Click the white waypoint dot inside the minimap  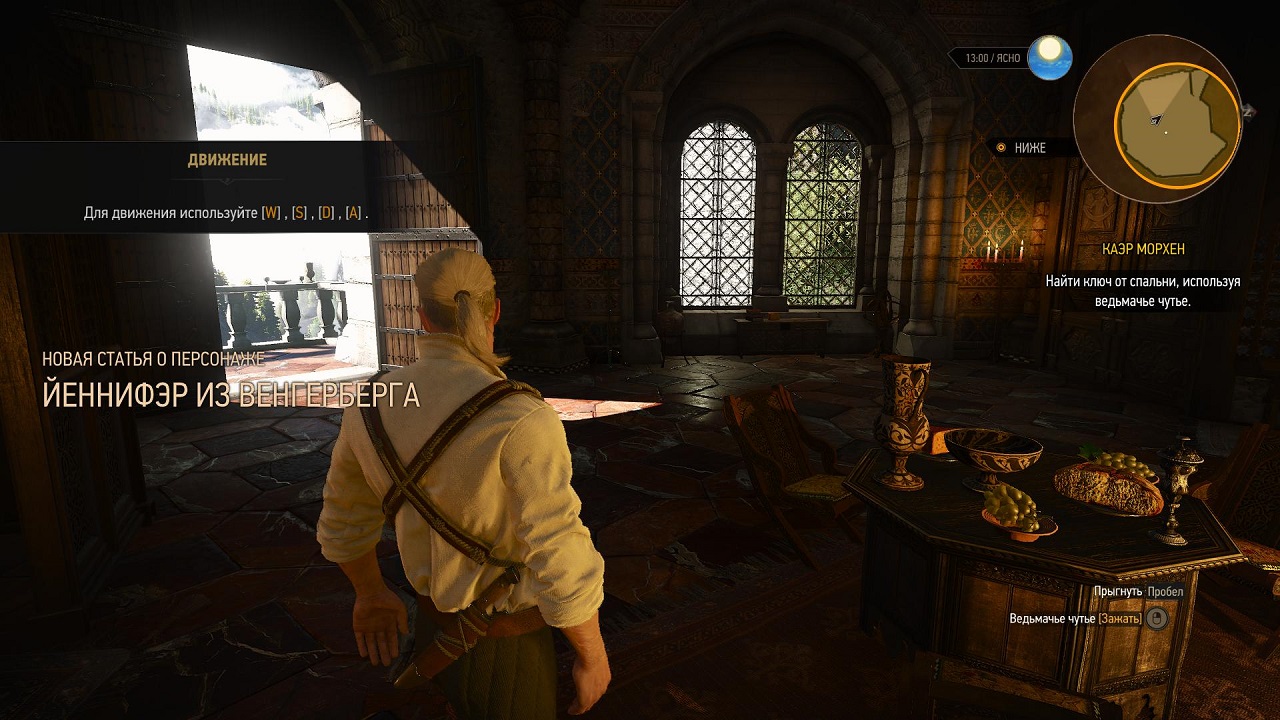pyautogui.click(x=1166, y=132)
